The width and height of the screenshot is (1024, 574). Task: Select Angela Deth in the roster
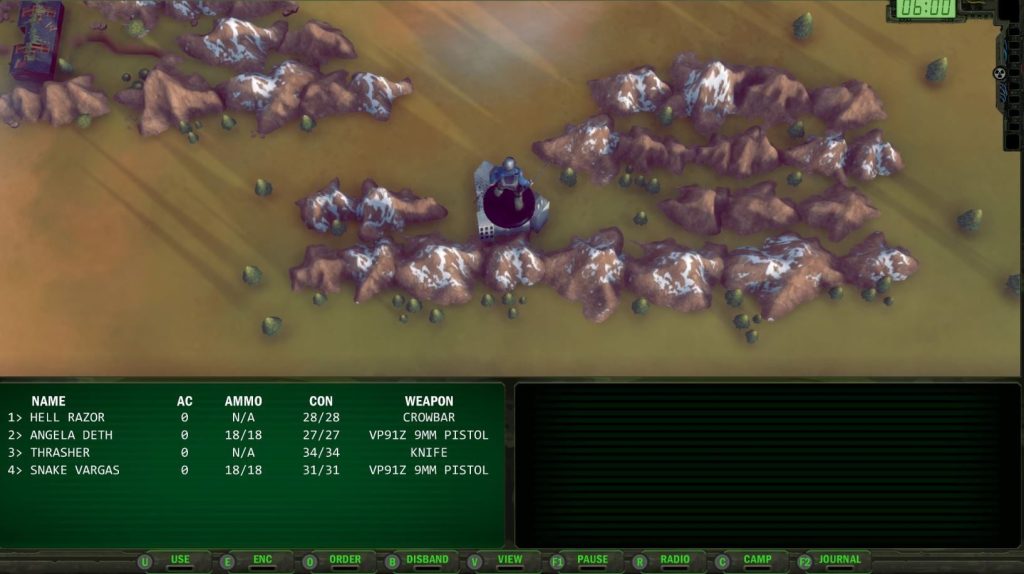click(x=71, y=435)
